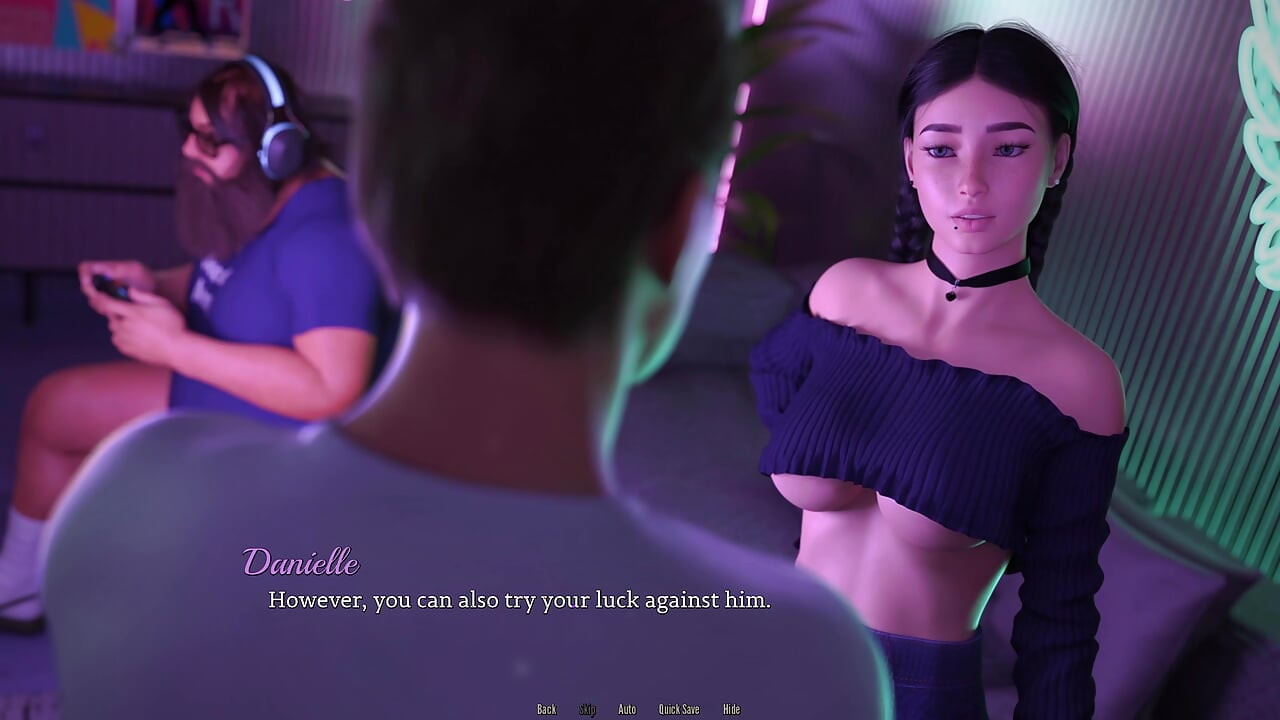Click Quick Save to save progress

(x=679, y=709)
